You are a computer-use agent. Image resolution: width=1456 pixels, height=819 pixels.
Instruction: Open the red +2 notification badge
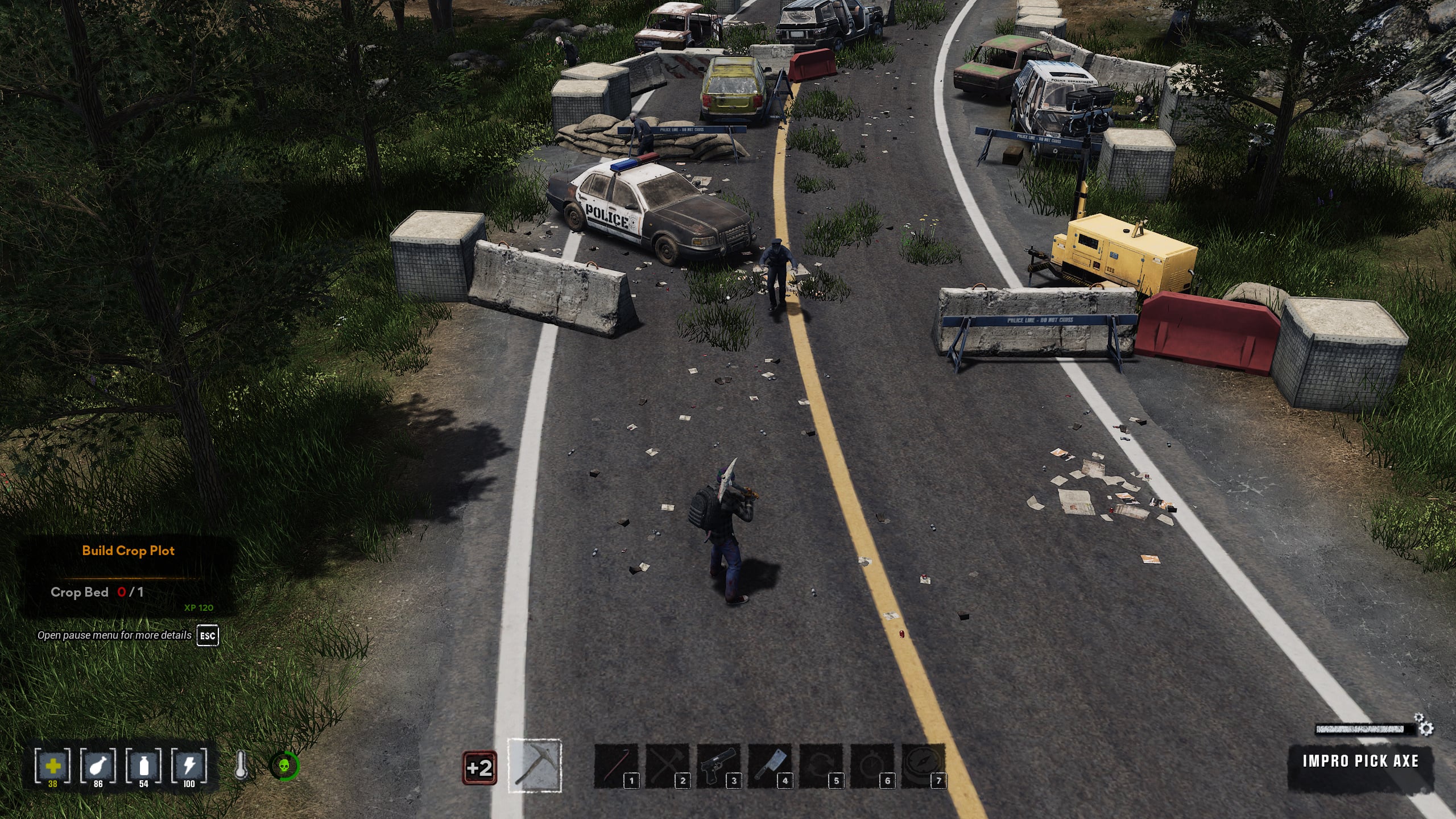pyautogui.click(x=479, y=768)
